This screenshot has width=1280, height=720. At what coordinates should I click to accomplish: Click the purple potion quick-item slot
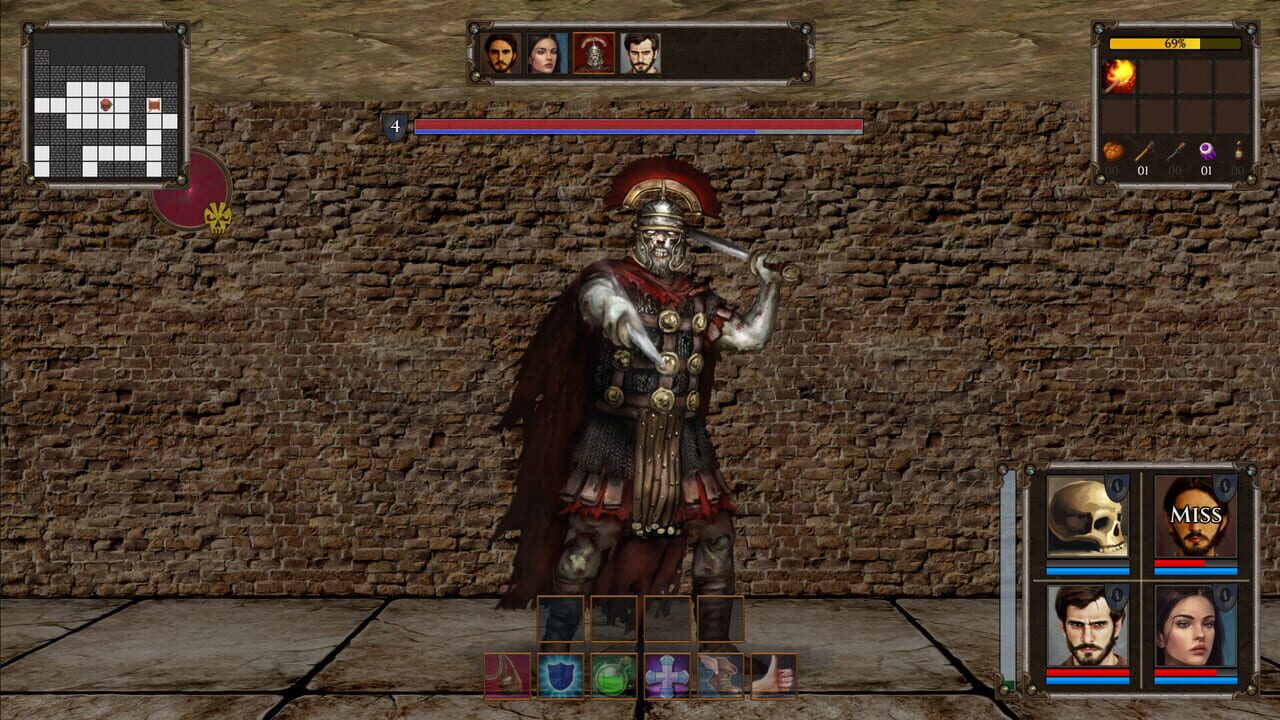pyautogui.click(x=1207, y=153)
